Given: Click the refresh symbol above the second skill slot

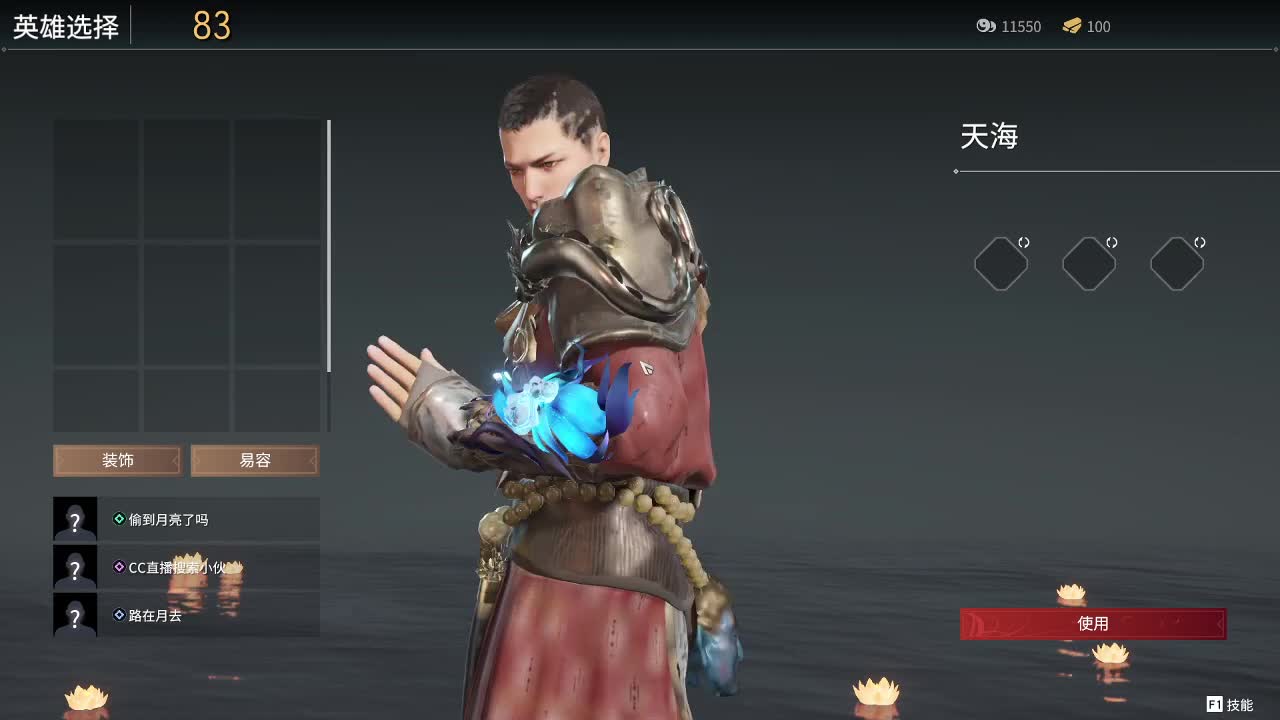Looking at the screenshot, I should pos(1112,240).
